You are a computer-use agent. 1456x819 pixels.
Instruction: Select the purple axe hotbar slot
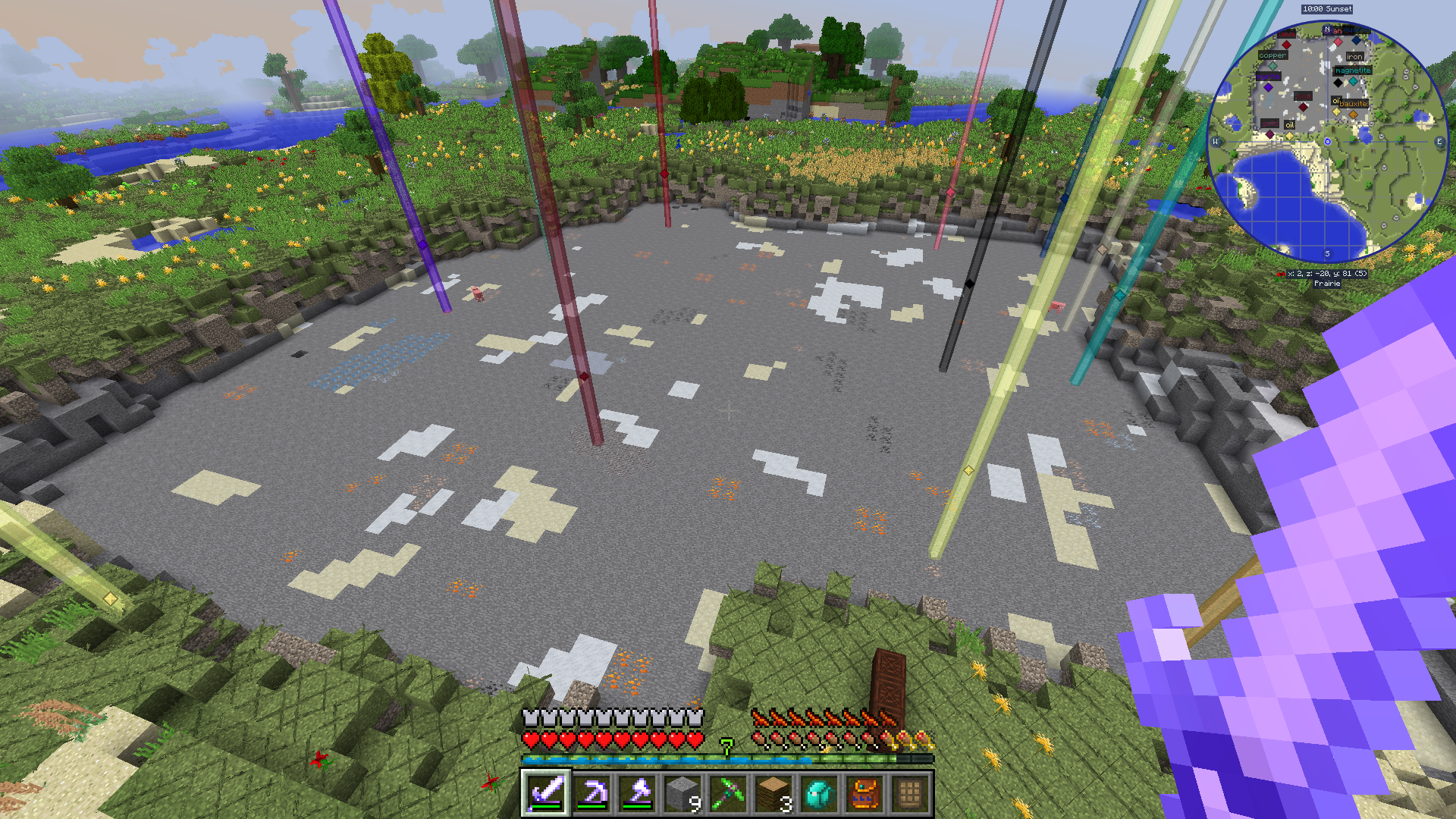637,793
